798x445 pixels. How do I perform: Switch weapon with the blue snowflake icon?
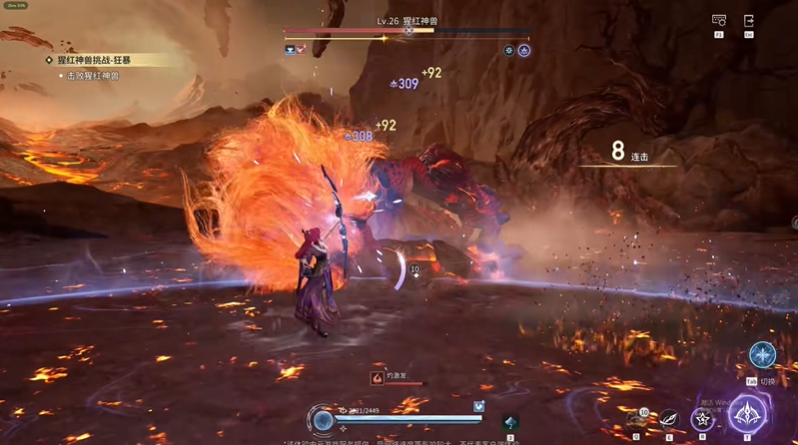pyautogui.click(x=762, y=355)
